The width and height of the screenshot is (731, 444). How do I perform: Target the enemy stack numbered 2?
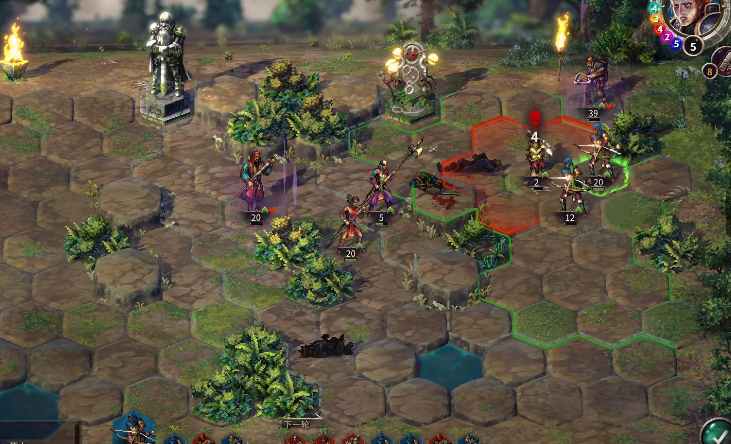click(x=537, y=160)
